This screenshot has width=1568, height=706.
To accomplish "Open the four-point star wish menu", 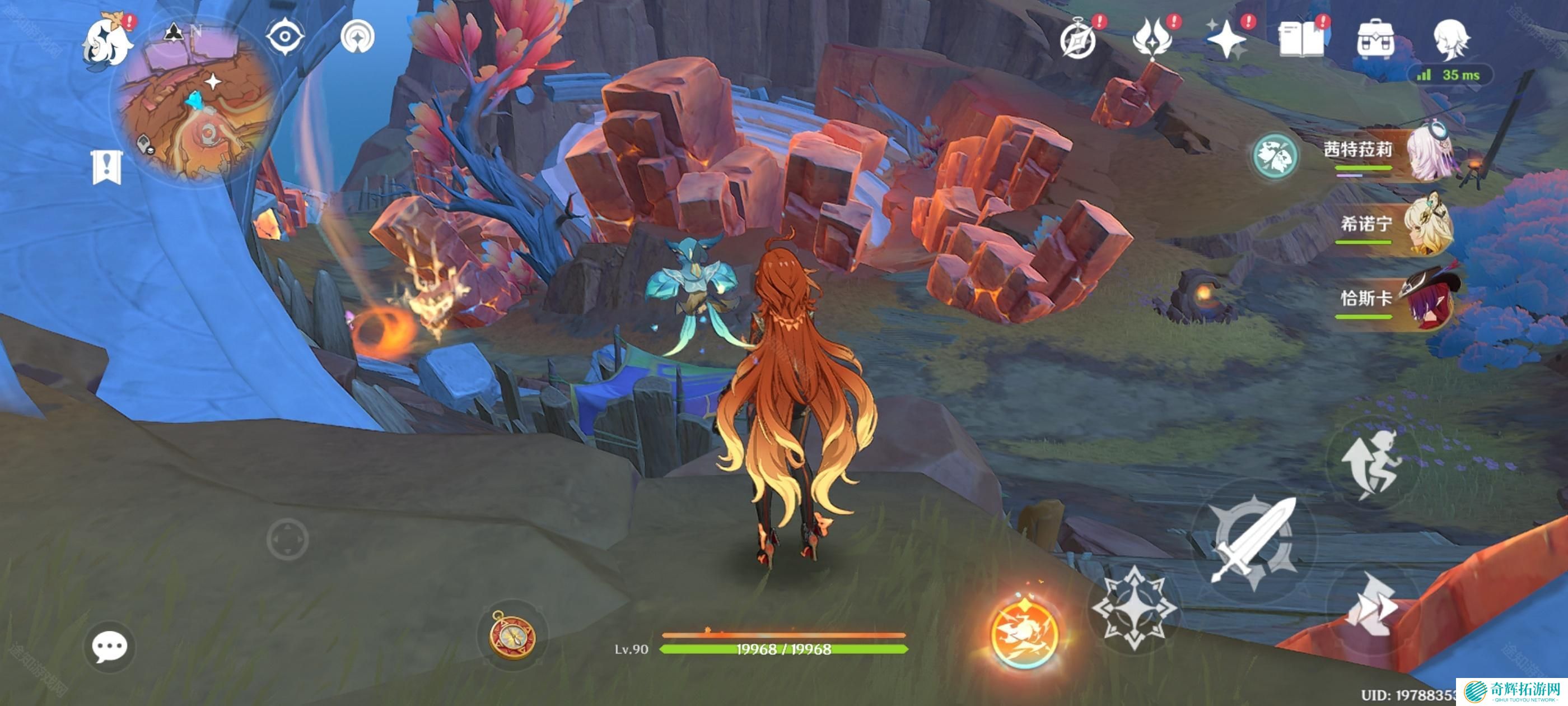I will coord(1226,40).
